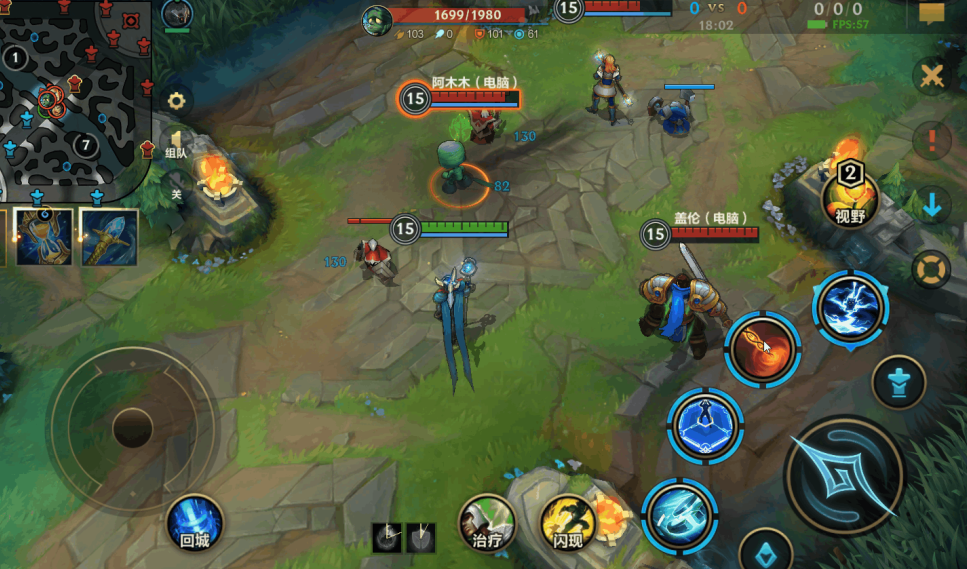The width and height of the screenshot is (967, 569).
Task: Send the blue down-arrow retreat ping
Action: pos(932,205)
